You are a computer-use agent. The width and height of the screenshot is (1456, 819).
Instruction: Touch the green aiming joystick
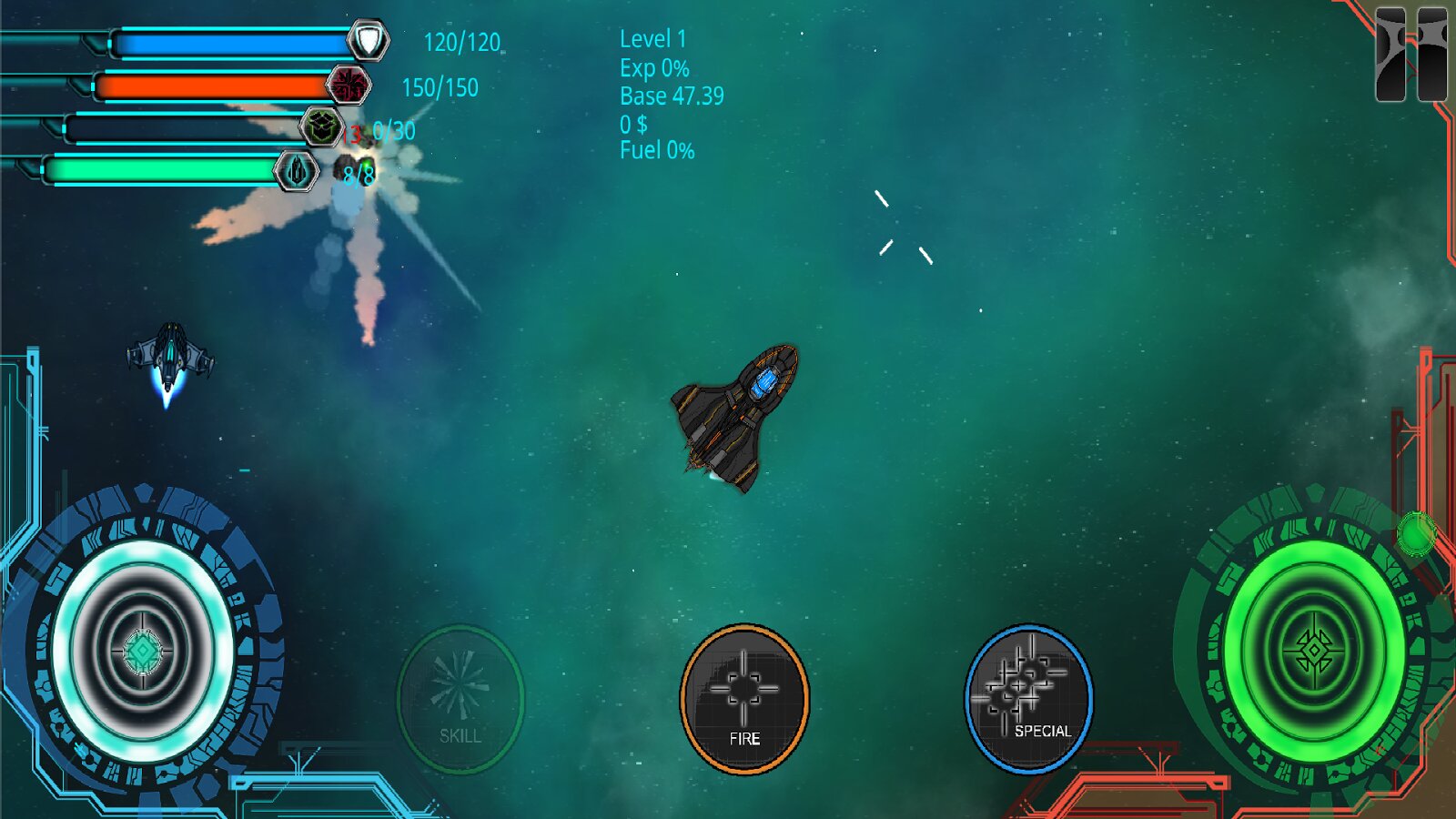[x=1313, y=651]
